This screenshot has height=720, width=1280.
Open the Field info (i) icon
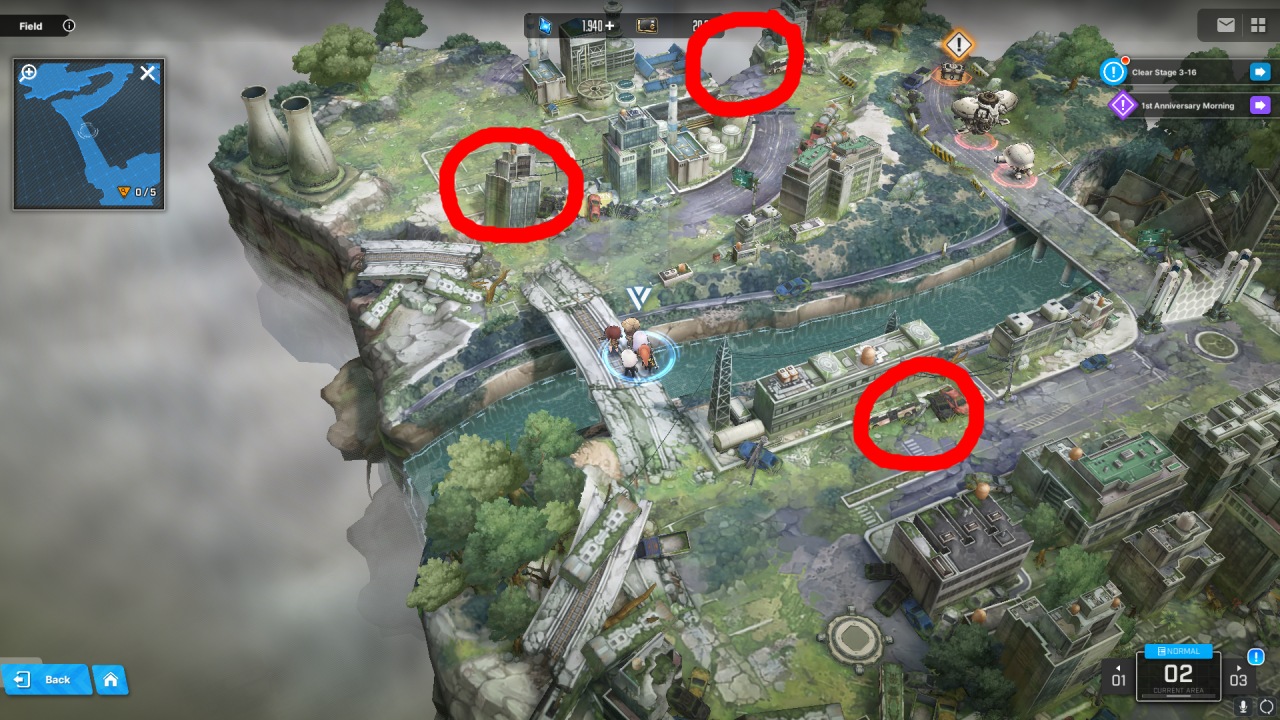(x=66, y=25)
